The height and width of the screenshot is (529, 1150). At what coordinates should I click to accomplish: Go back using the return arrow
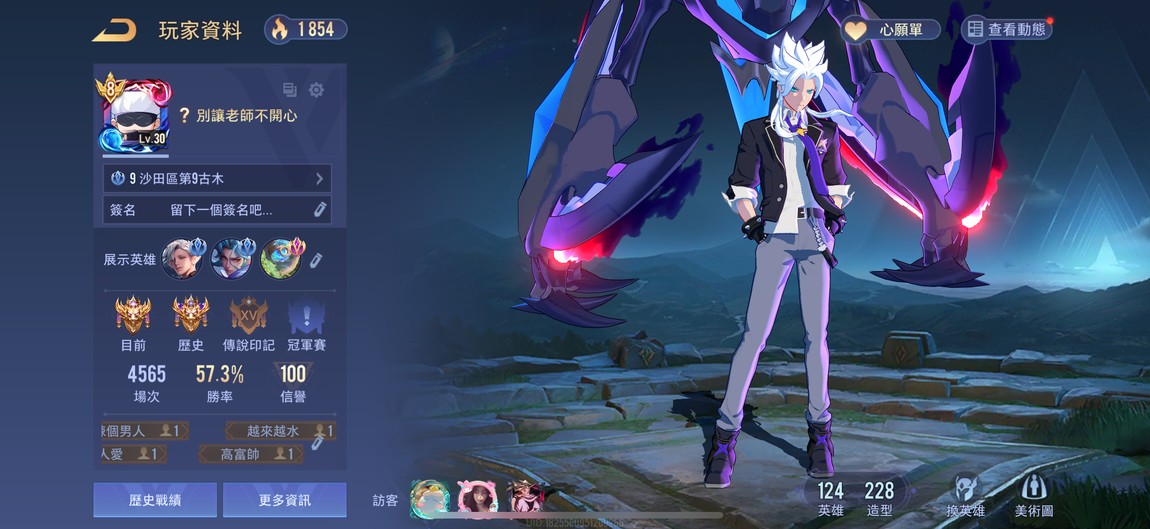(x=115, y=30)
